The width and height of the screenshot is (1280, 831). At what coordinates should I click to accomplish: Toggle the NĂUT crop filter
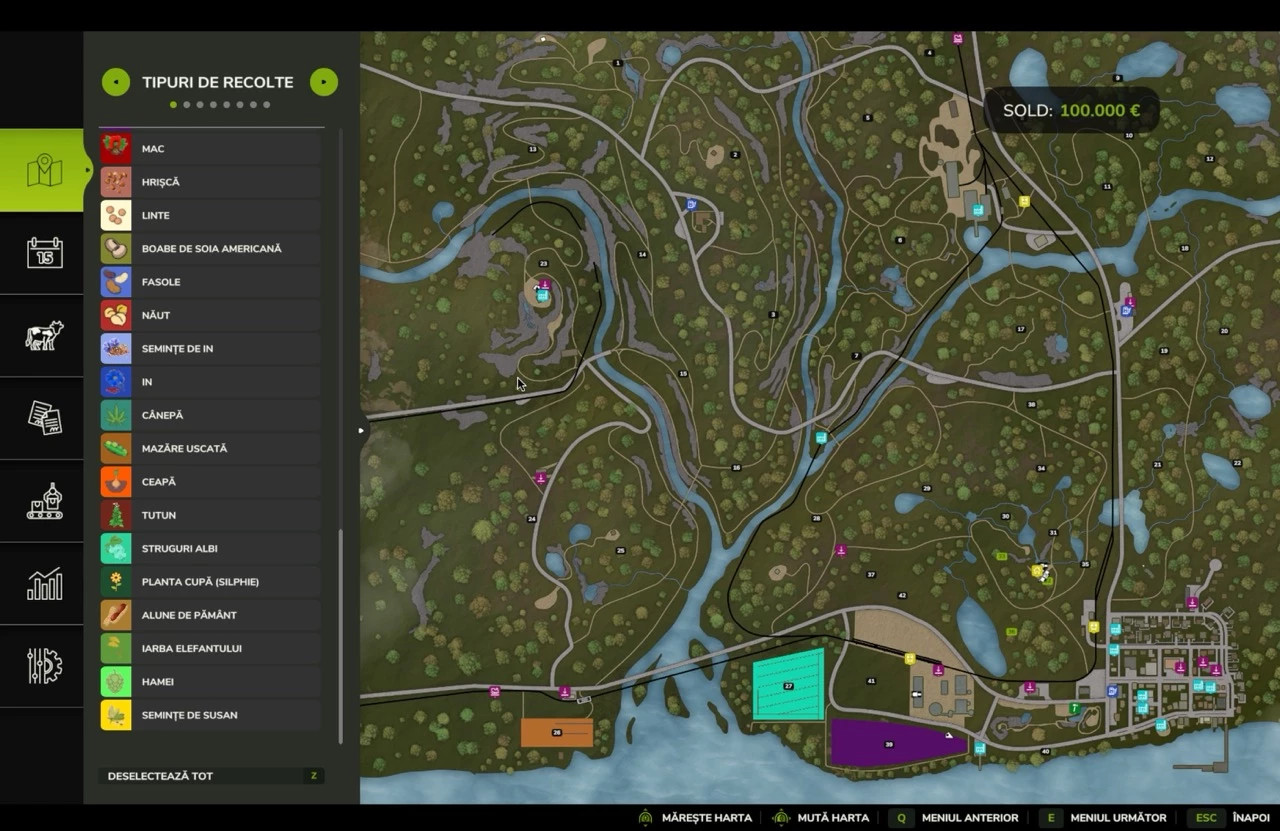pos(210,315)
